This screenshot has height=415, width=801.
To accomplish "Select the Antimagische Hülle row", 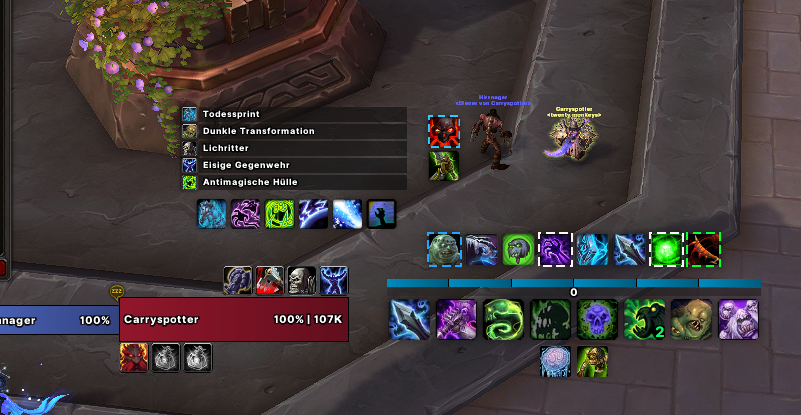I will tap(294, 182).
